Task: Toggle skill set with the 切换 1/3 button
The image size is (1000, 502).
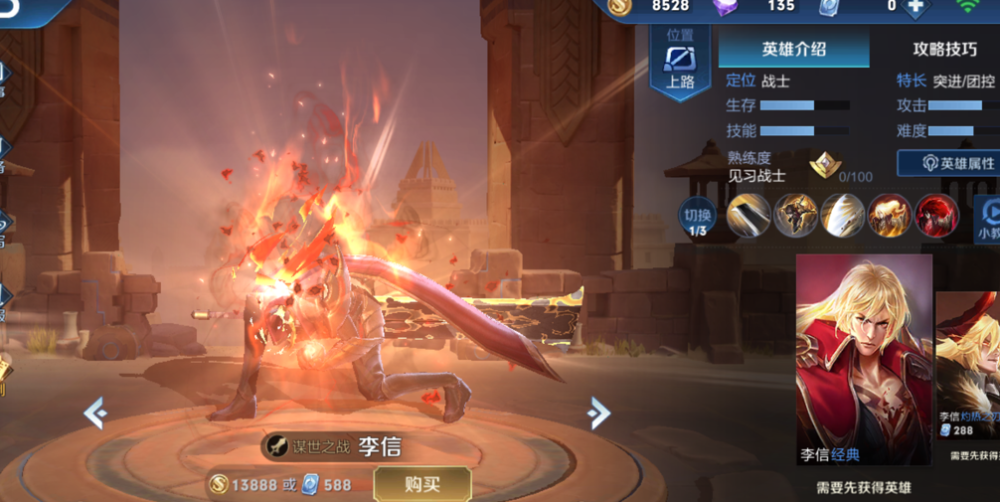Action: (698, 216)
